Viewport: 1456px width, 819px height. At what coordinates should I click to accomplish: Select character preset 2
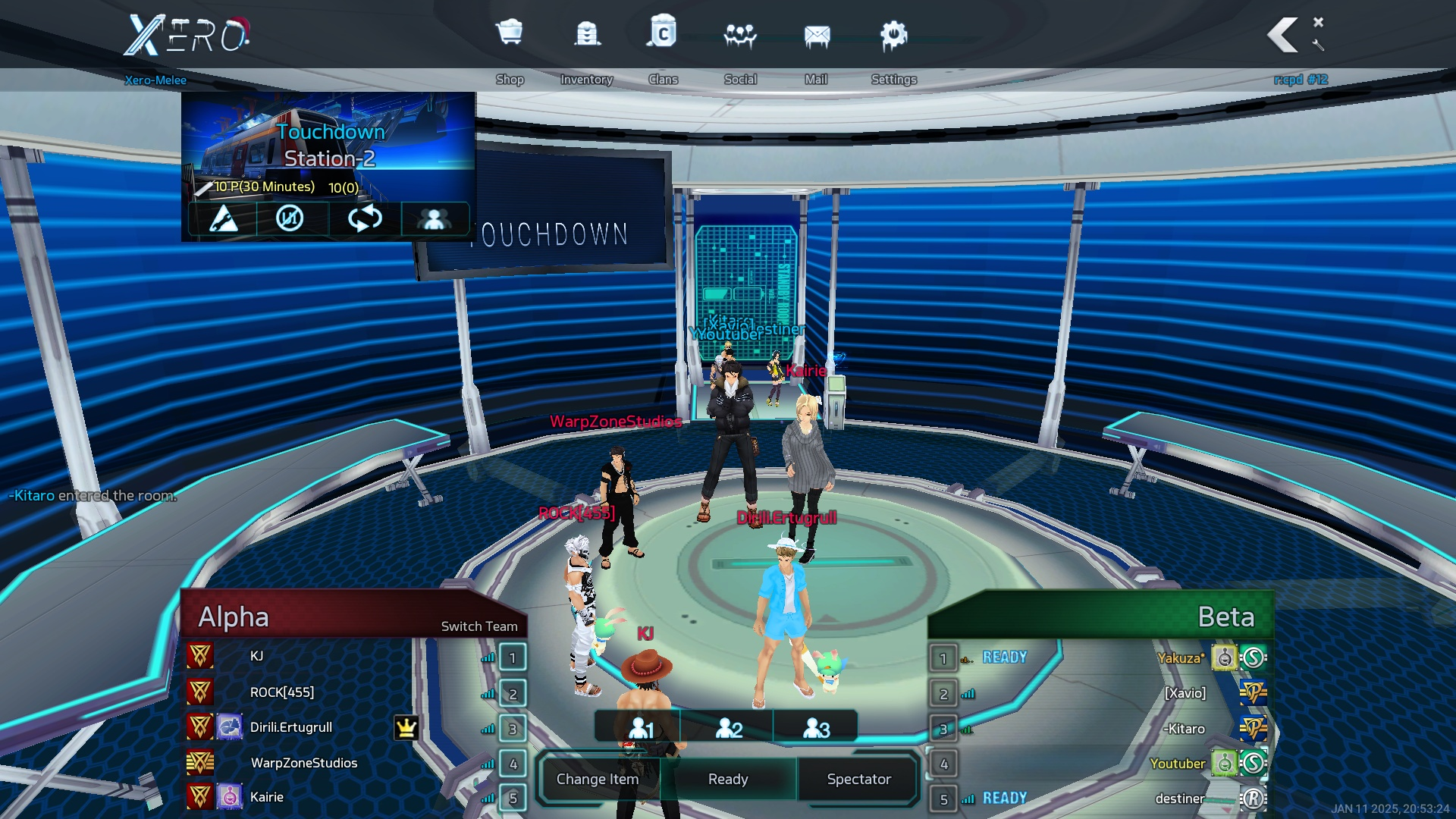[x=729, y=728]
